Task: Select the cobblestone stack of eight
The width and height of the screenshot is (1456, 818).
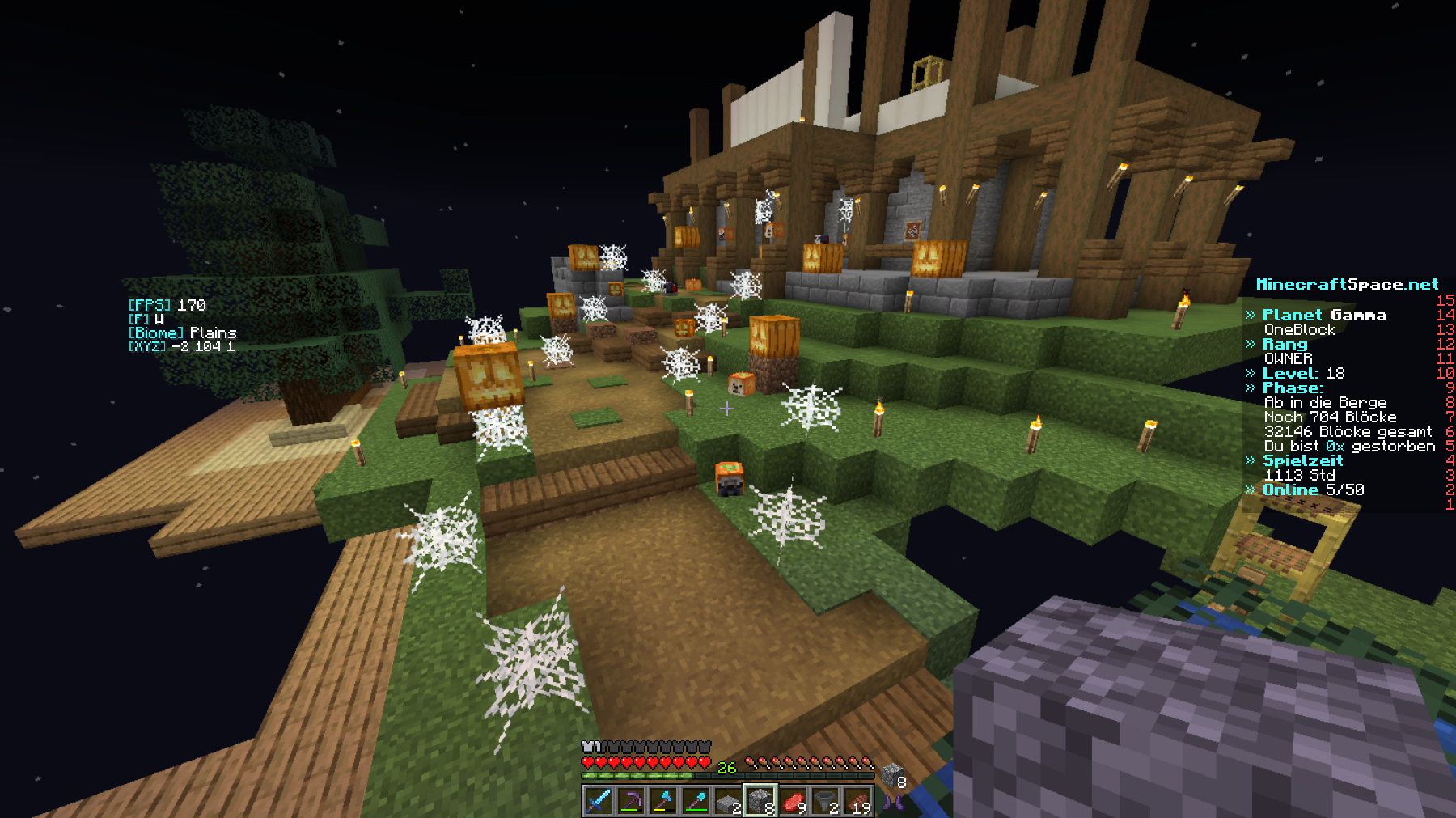Action: click(760, 801)
